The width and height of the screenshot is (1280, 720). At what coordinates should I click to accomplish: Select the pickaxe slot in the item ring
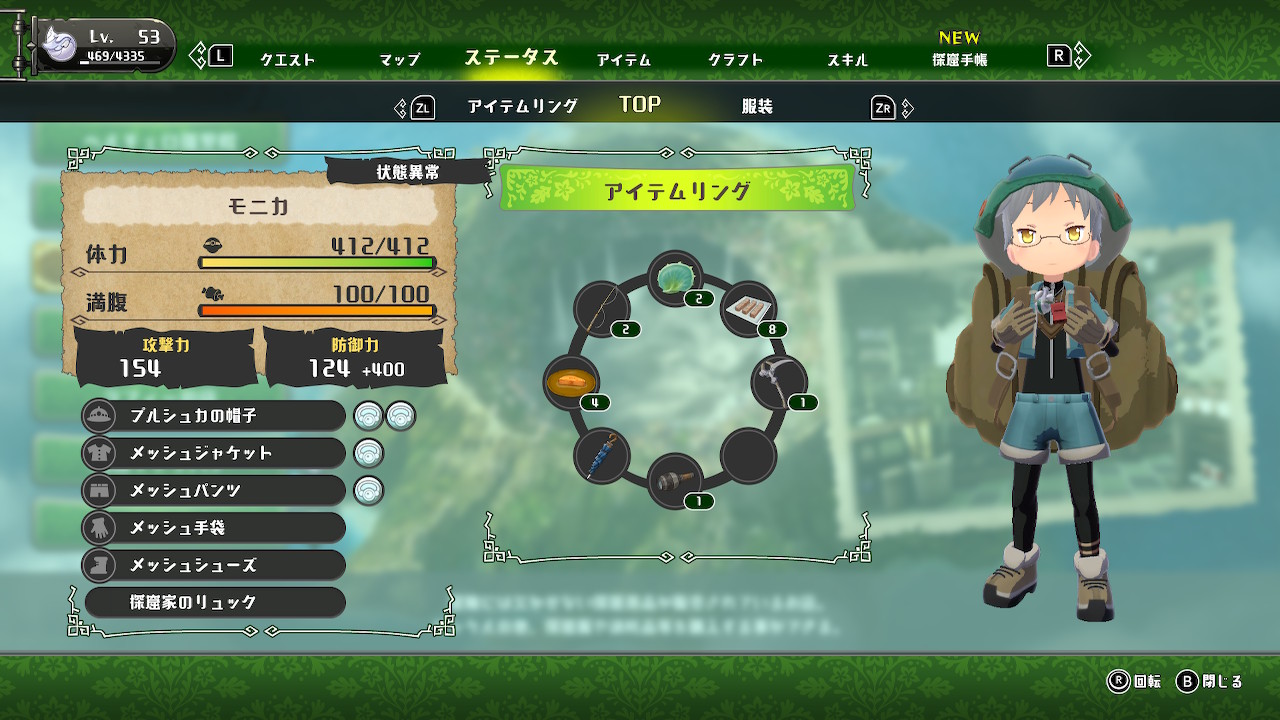[x=779, y=382]
